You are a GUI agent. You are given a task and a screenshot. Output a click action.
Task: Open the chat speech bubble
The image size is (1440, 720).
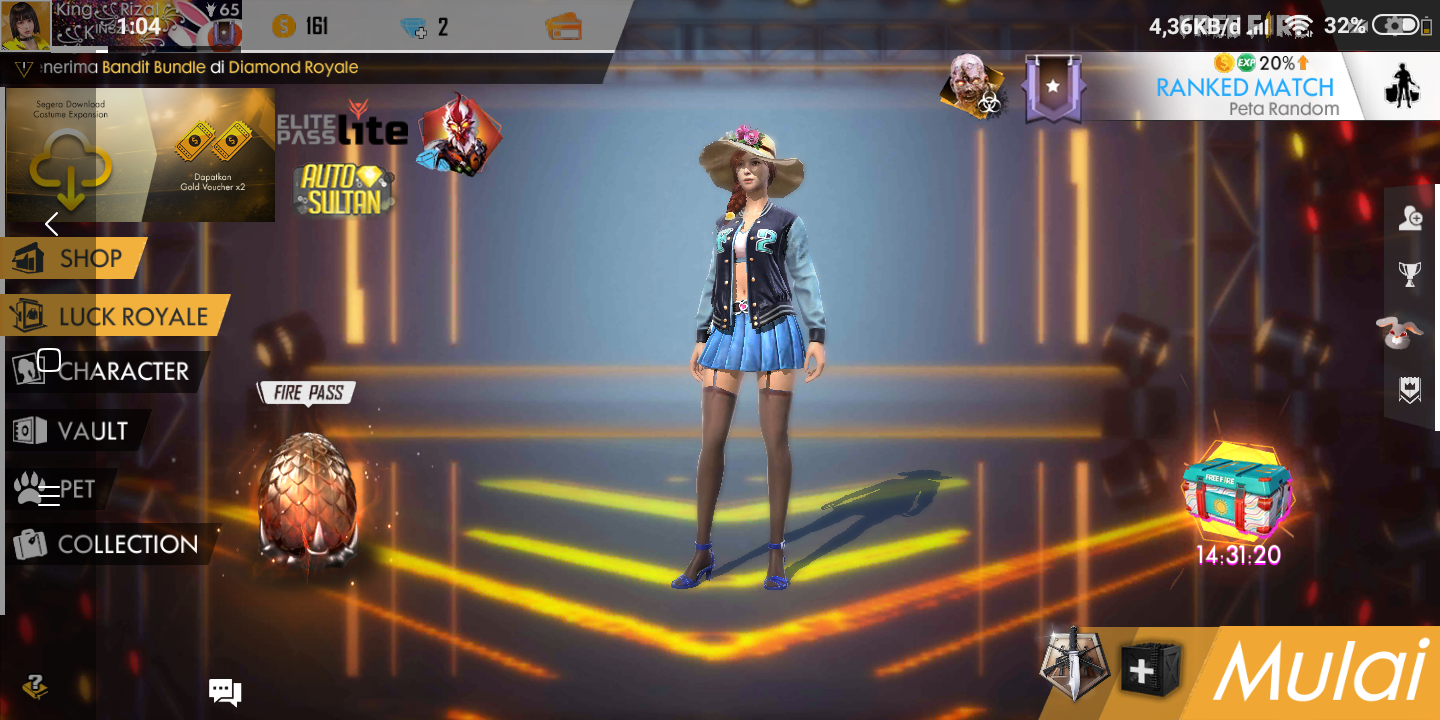(224, 691)
